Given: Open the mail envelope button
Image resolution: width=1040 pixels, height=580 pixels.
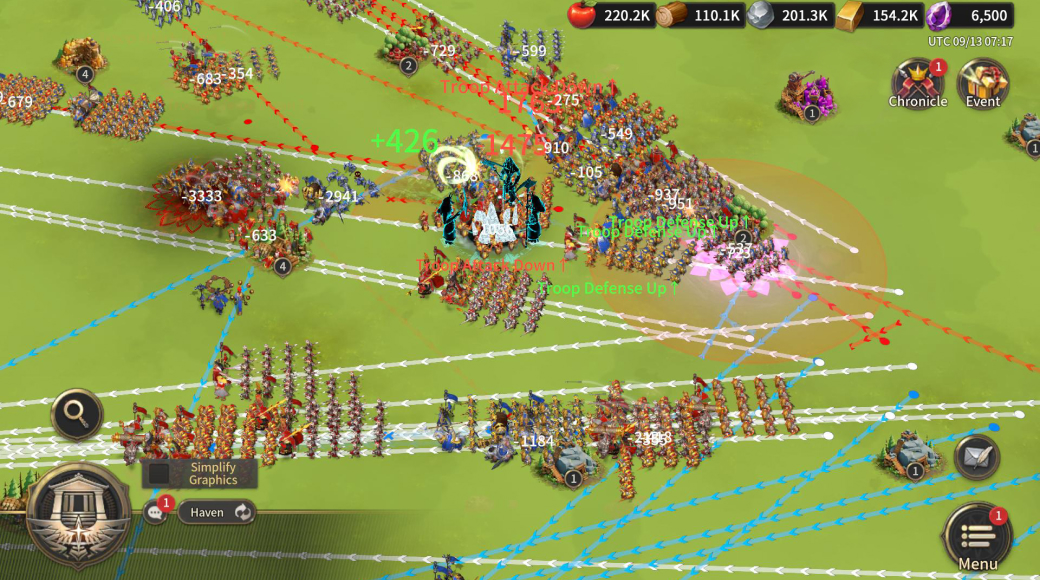Looking at the screenshot, I should coord(976,456).
